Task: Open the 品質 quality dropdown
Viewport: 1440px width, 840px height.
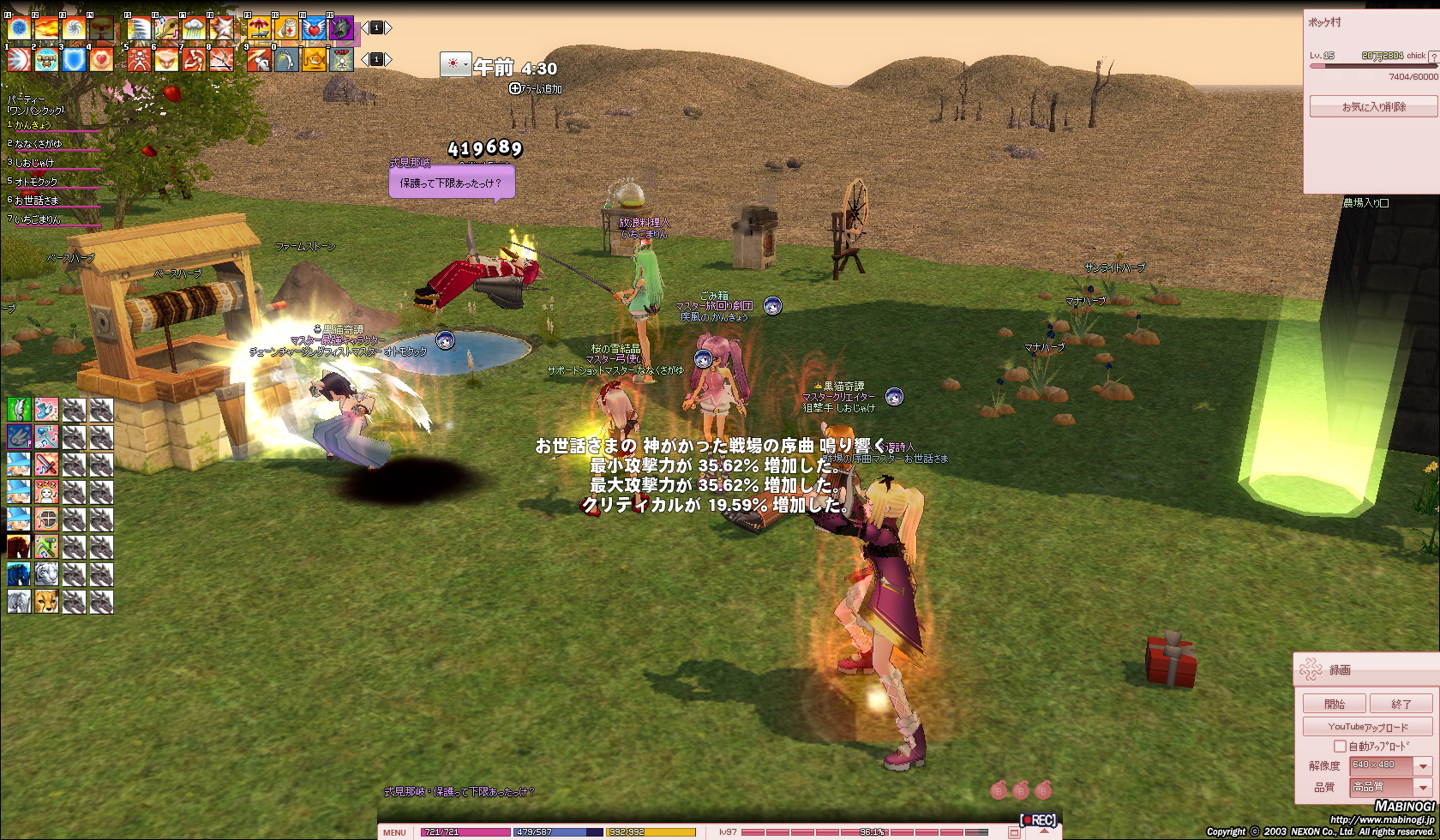Action: [1423, 787]
